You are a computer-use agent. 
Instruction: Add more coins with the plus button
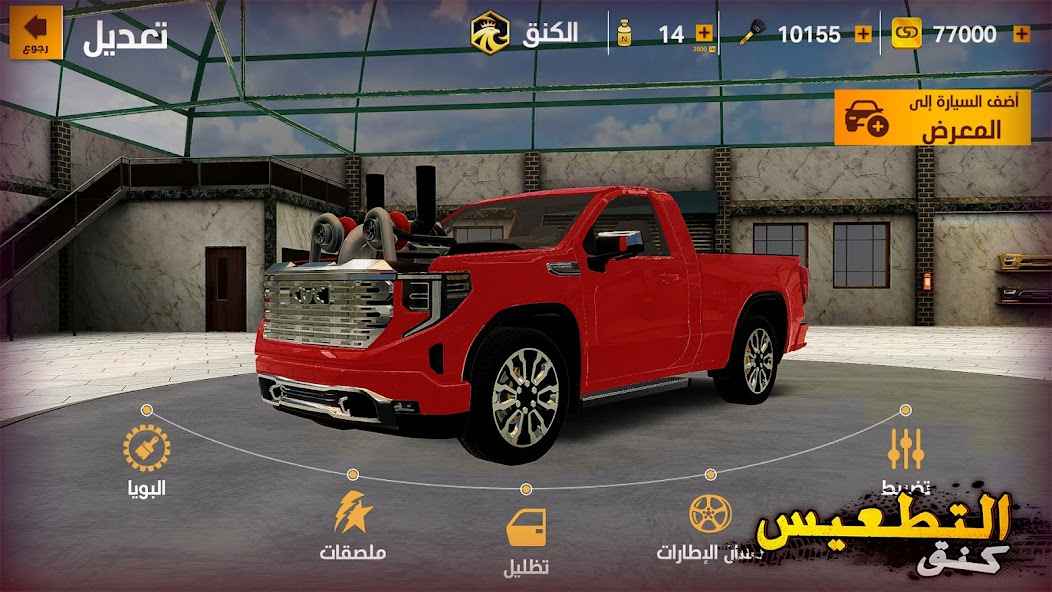click(1021, 34)
